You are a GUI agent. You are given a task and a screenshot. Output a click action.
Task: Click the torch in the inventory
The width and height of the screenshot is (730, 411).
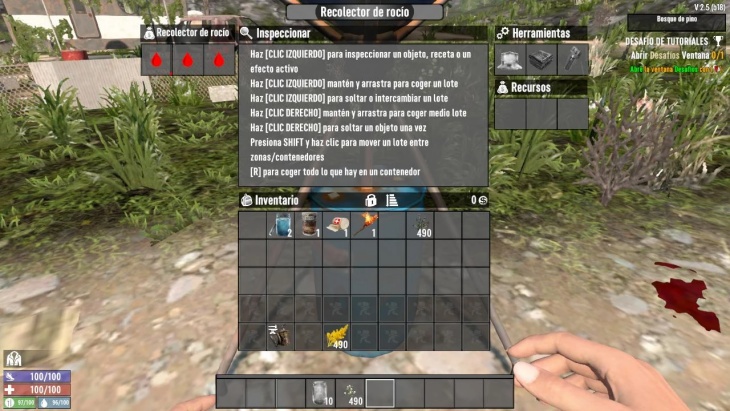[x=364, y=225]
